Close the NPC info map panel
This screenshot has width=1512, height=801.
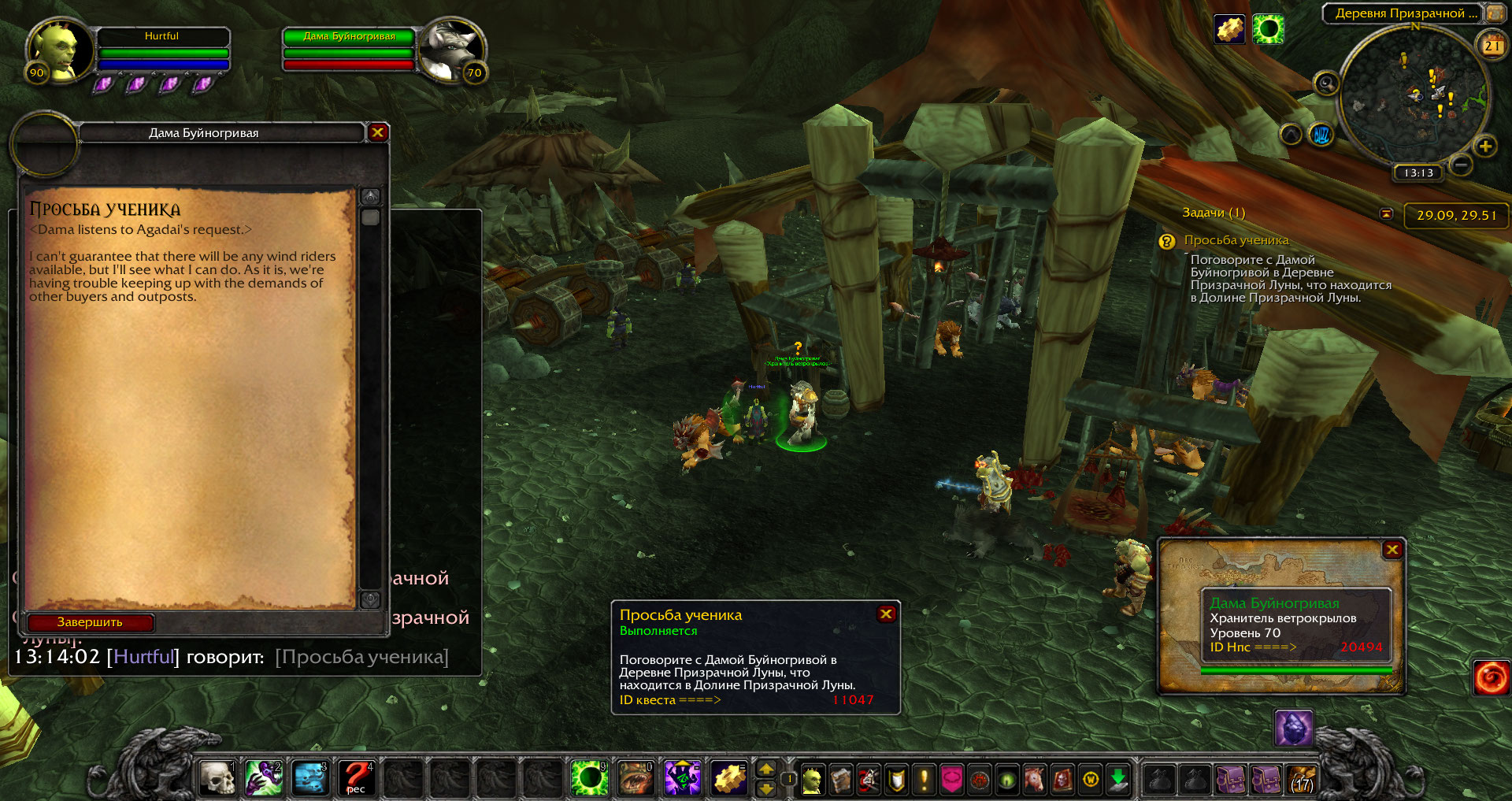click(x=1392, y=550)
